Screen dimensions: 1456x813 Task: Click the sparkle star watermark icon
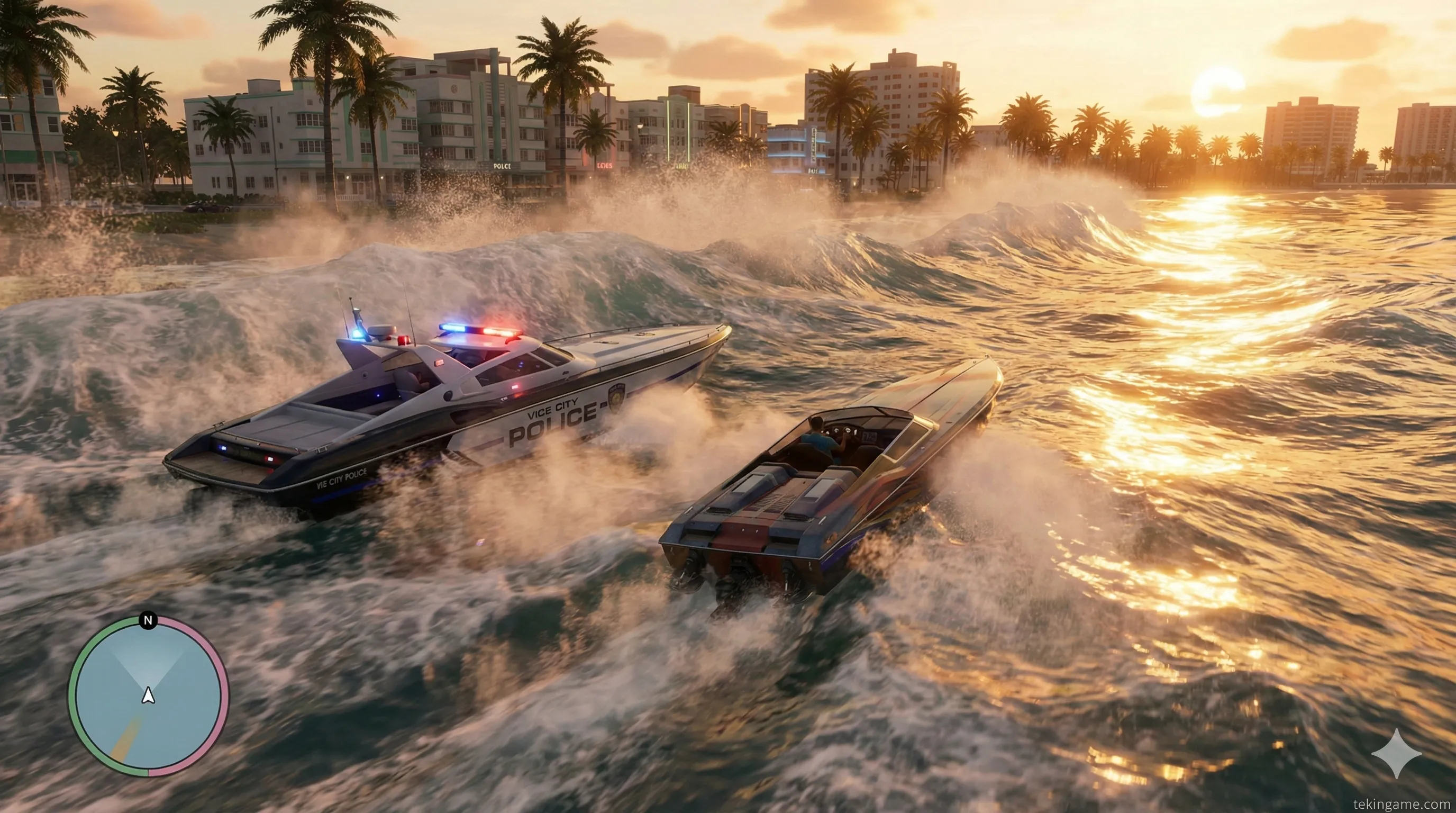(x=1396, y=753)
